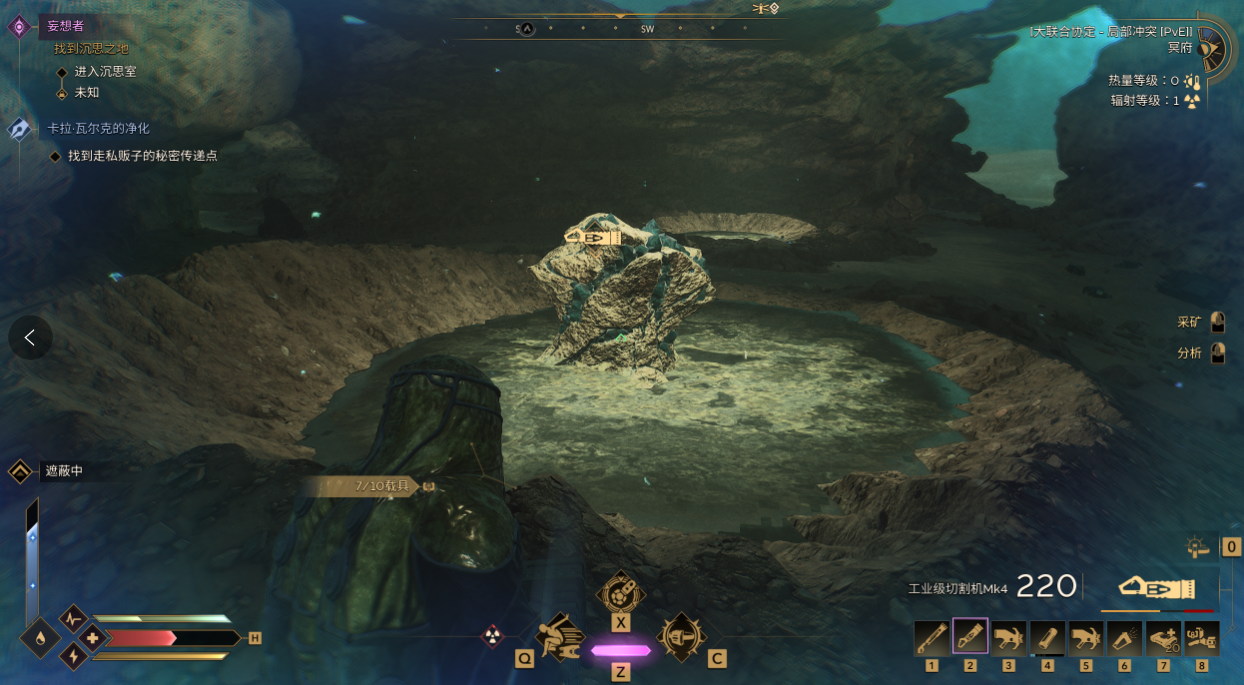
Task: Select the building tool in slot 8
Action: [x=1201, y=637]
